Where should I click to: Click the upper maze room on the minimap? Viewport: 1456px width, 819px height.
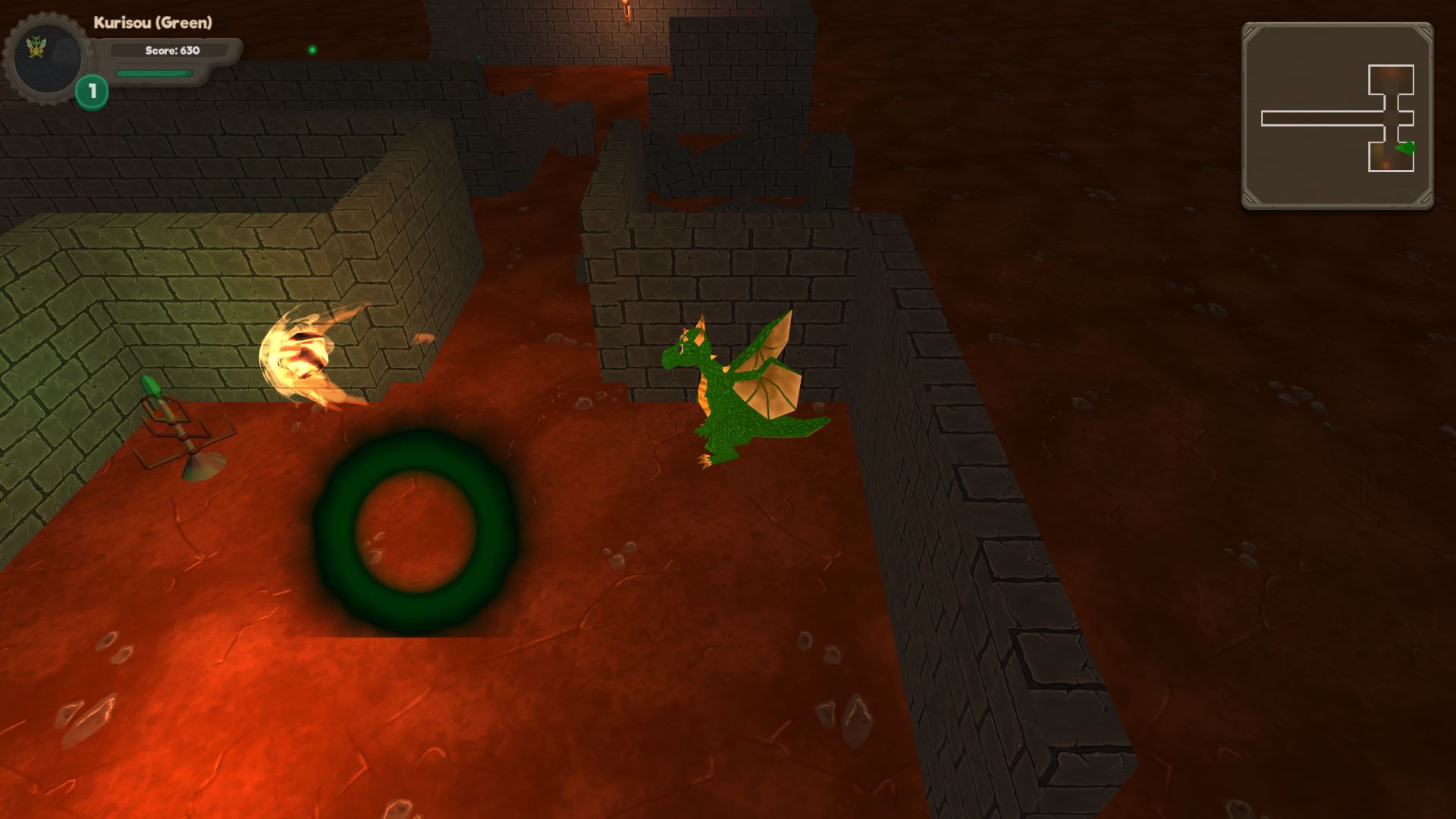[x=1391, y=78]
